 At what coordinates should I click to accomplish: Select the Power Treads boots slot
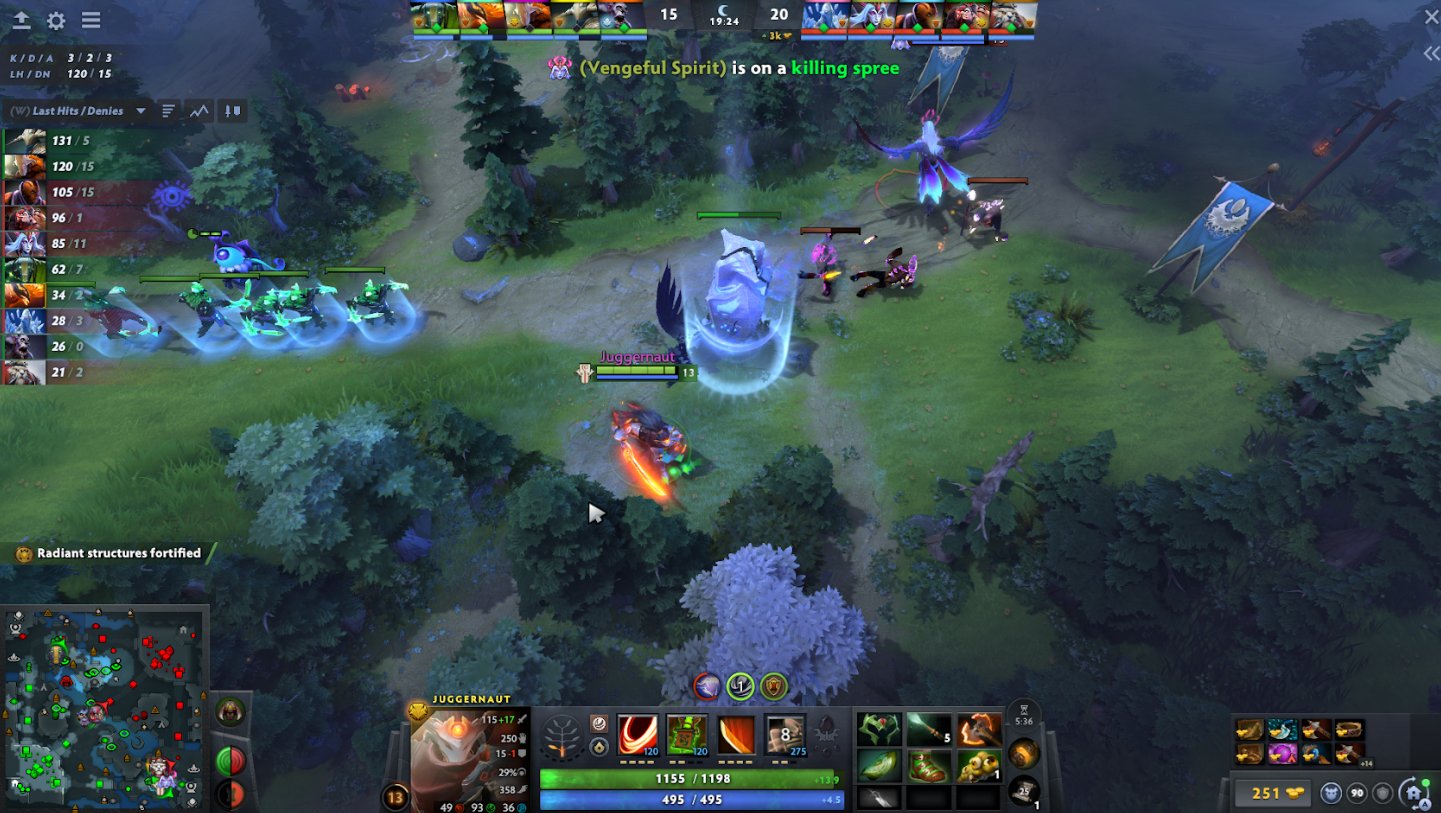[929, 766]
